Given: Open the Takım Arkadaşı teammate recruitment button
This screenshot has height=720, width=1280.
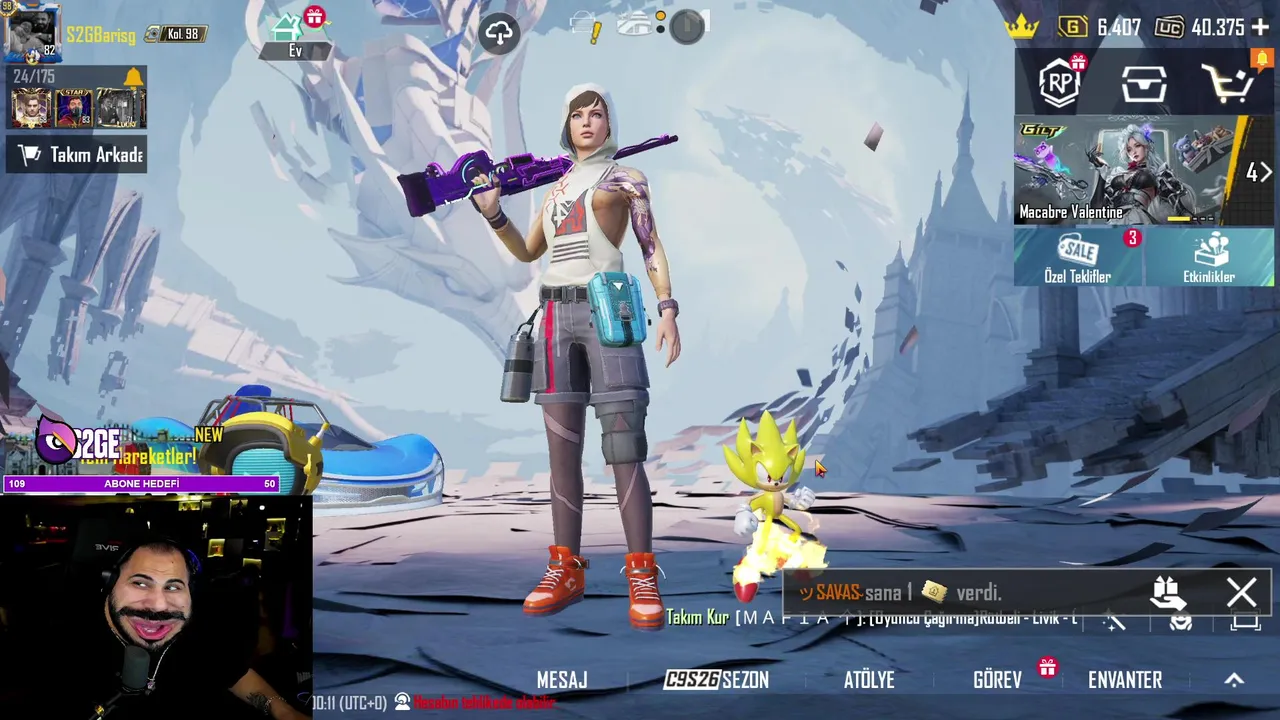Looking at the screenshot, I should [77, 155].
